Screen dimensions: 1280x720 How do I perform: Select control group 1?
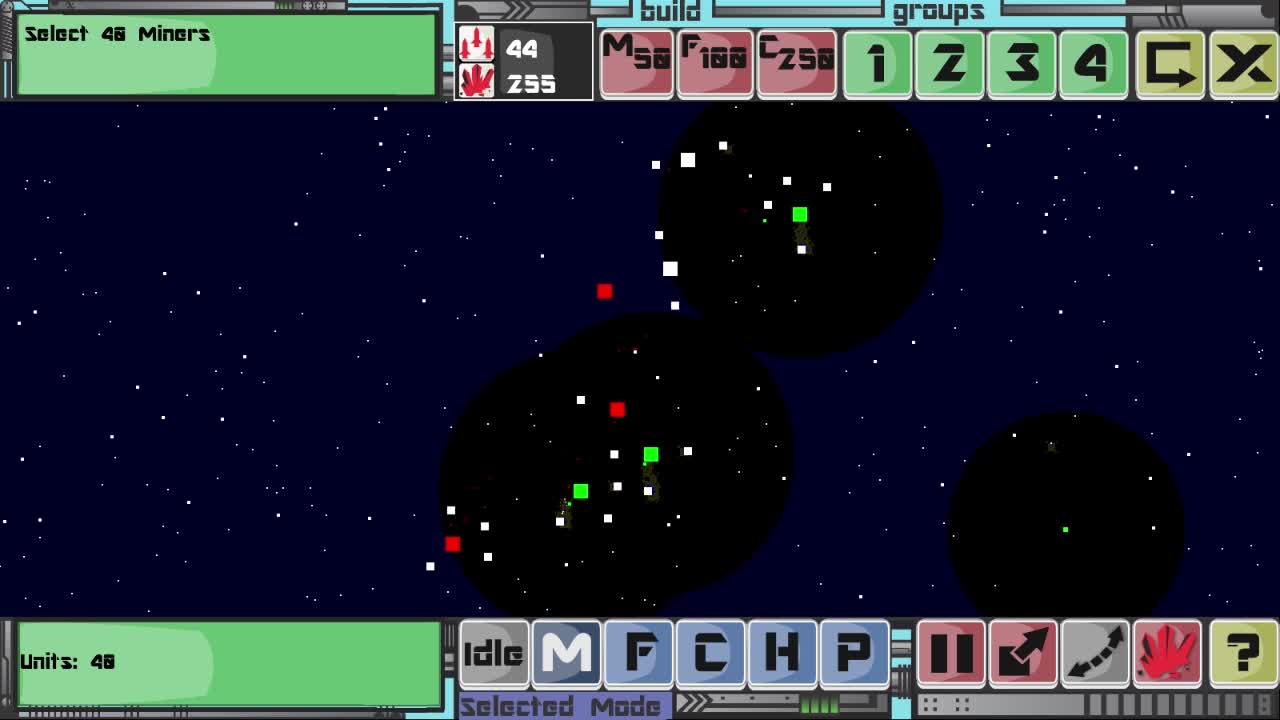pyautogui.click(x=876, y=62)
